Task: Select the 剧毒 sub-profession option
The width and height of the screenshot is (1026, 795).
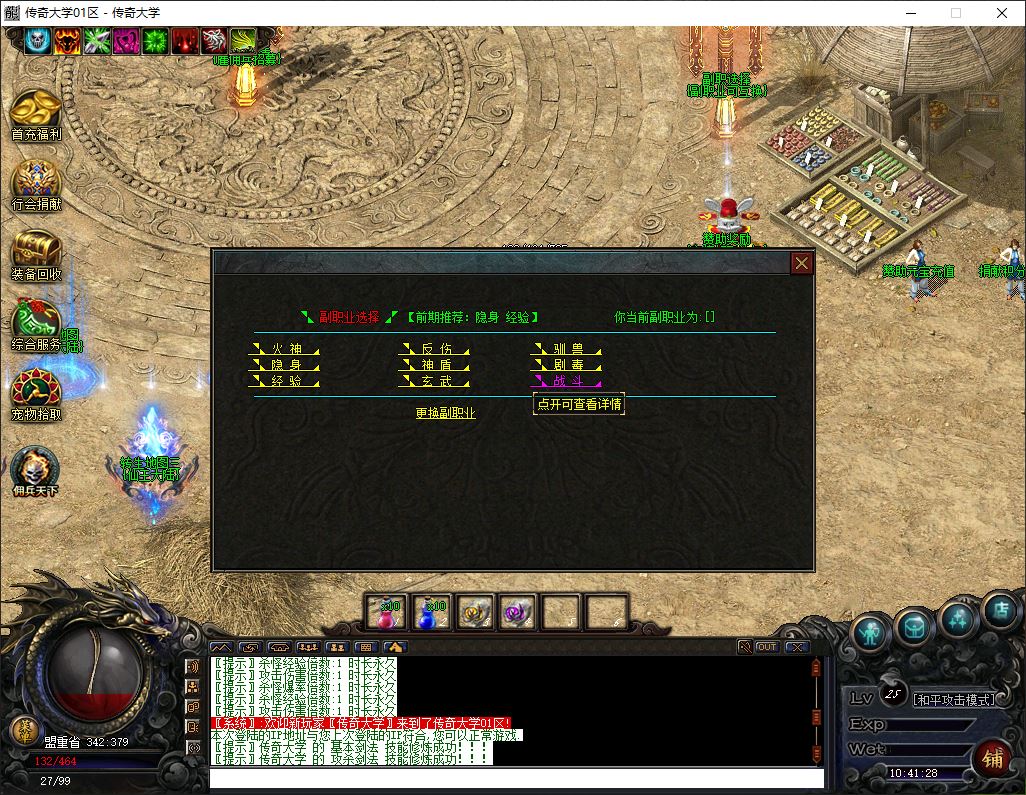Action: (567, 365)
